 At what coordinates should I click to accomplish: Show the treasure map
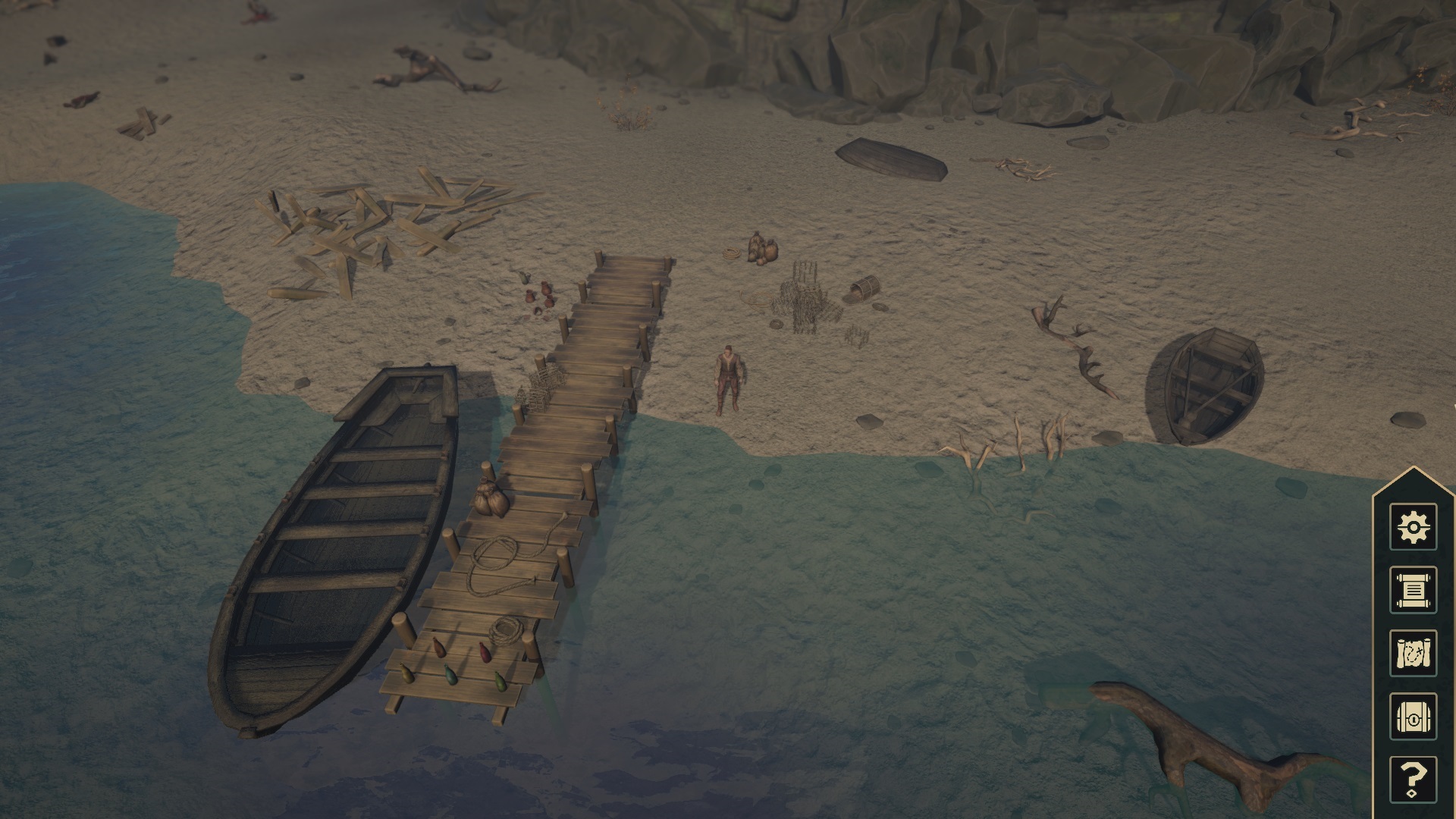click(1413, 652)
